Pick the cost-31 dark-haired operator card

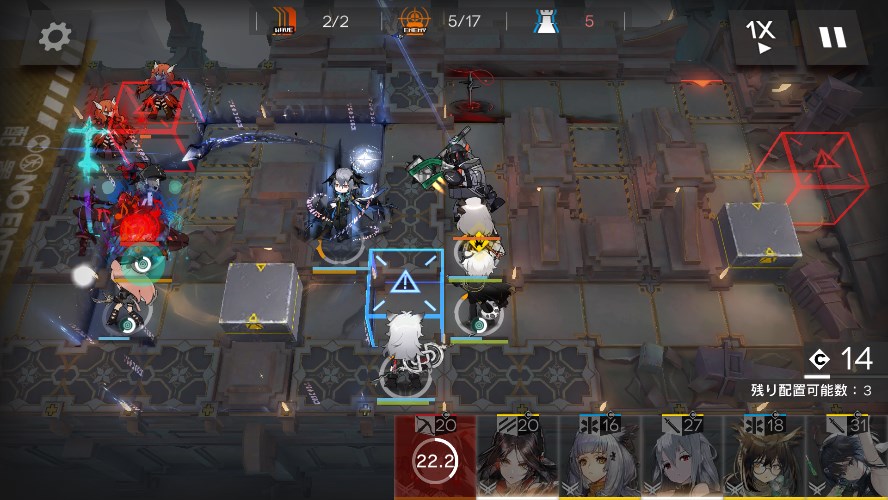tap(846, 460)
